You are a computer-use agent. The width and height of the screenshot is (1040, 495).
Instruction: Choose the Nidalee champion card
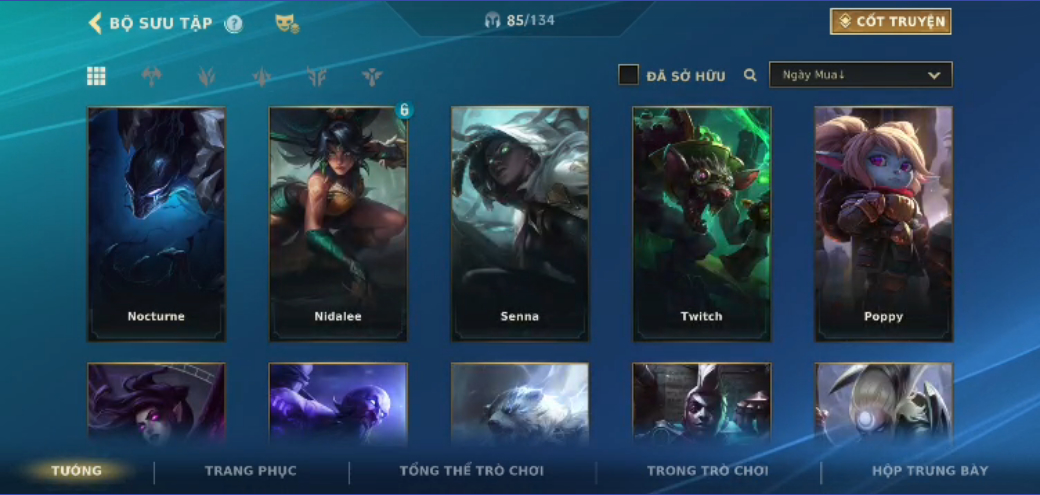click(338, 224)
